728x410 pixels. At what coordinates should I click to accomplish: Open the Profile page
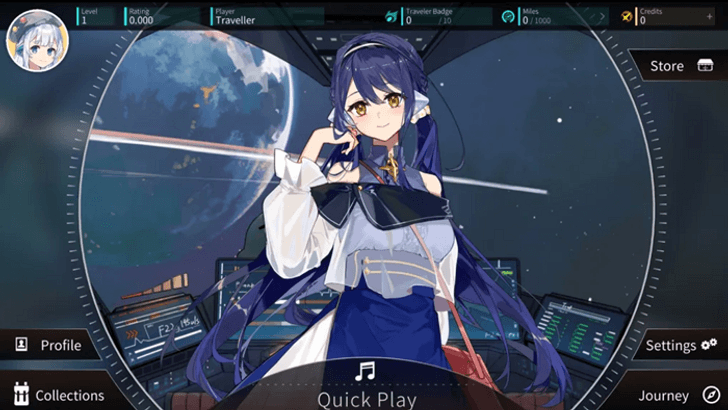pyautogui.click(x=48, y=345)
